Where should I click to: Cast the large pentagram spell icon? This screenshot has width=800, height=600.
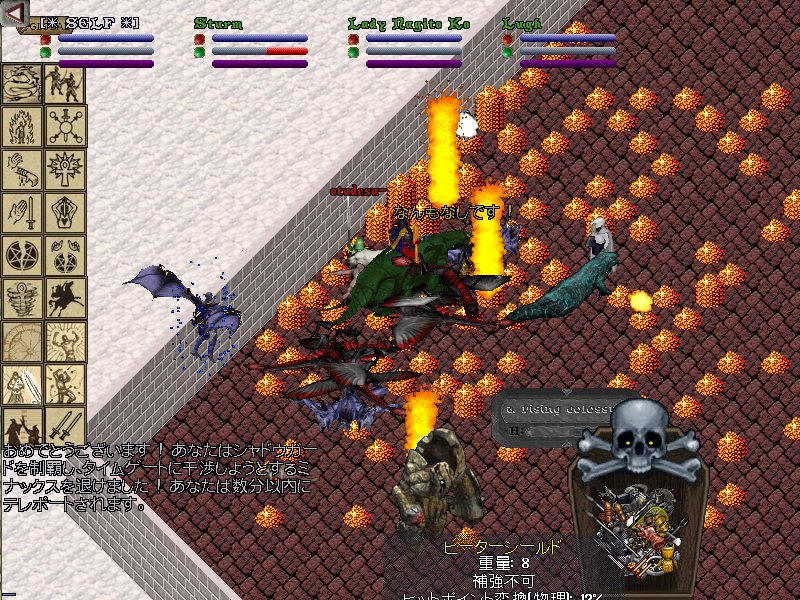[x=21, y=255]
